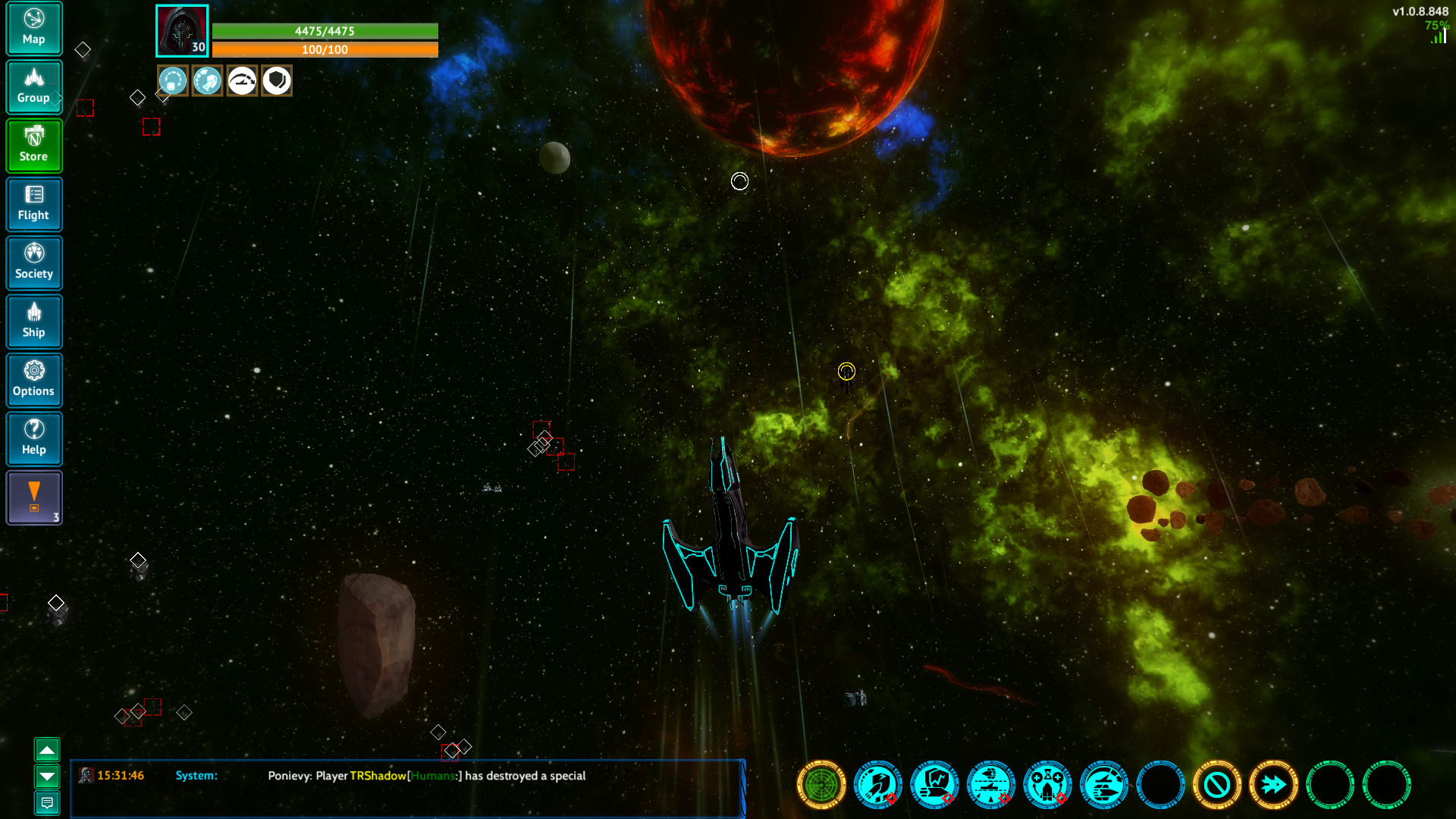Open the Help window
This screenshot has width=1456, height=819.
[x=34, y=439]
